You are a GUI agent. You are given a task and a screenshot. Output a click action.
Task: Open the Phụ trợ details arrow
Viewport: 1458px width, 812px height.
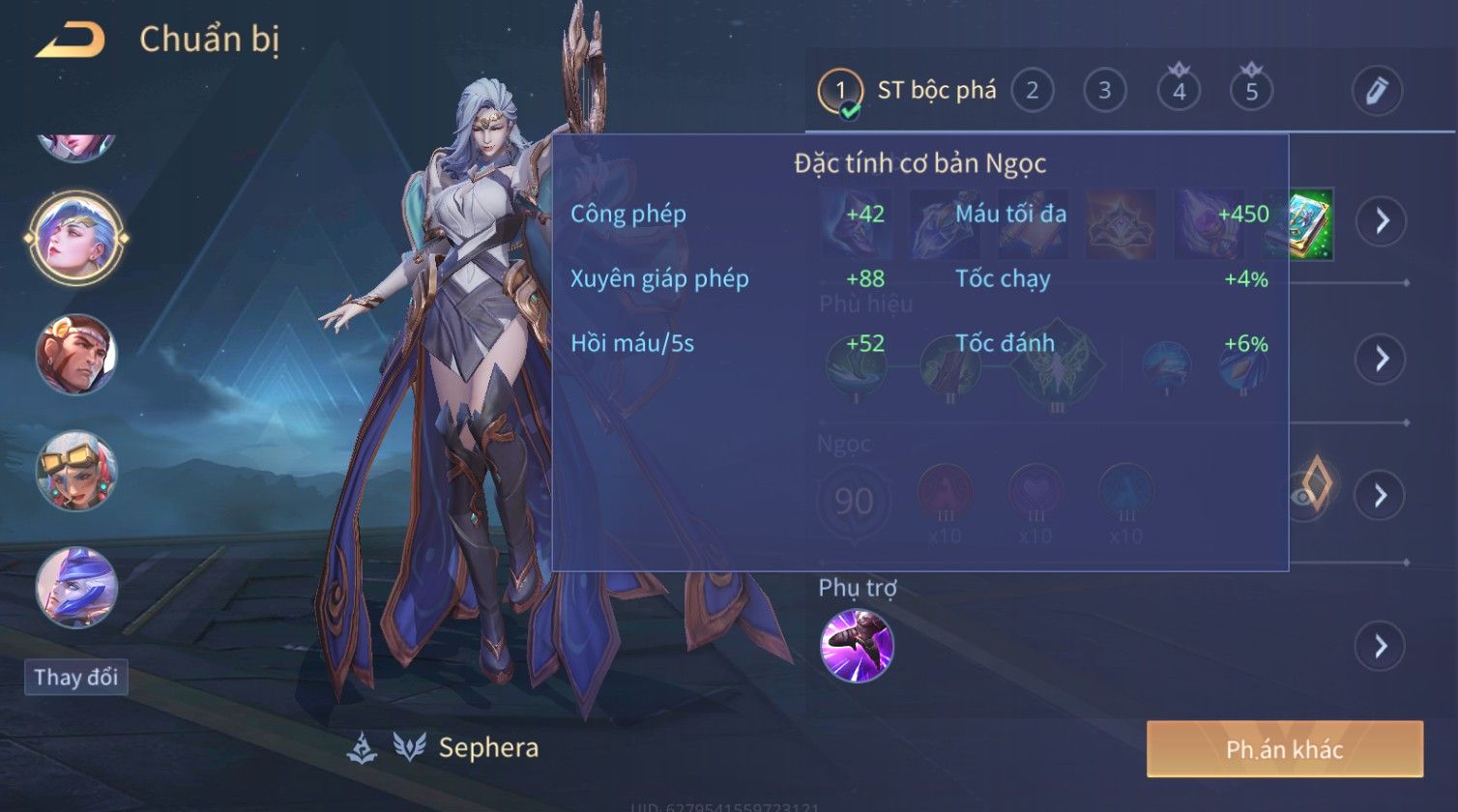tap(1381, 646)
